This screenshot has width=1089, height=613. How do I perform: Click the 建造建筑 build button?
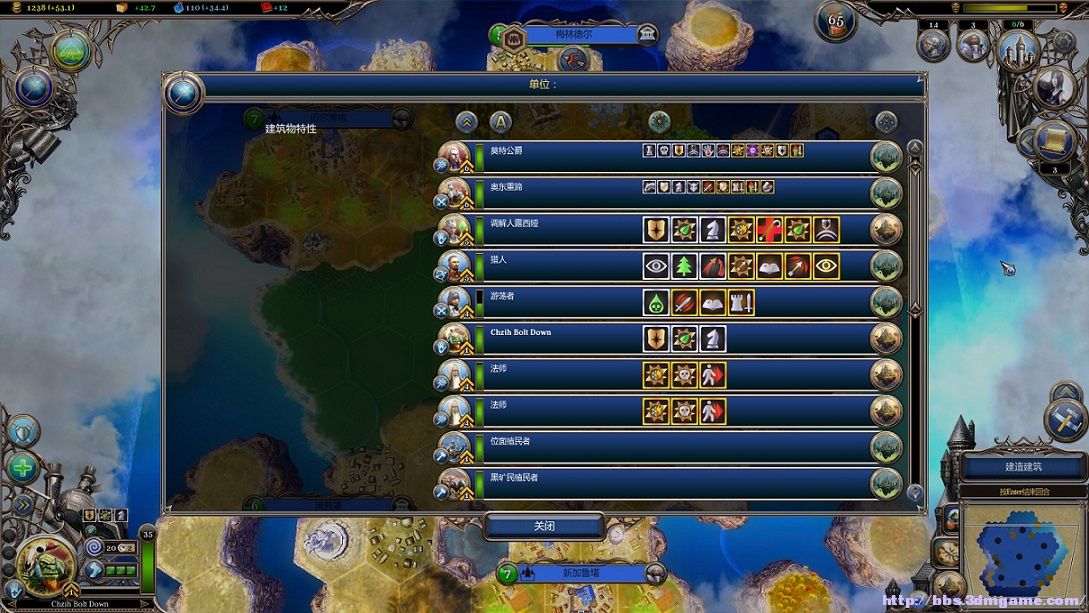(1023, 466)
